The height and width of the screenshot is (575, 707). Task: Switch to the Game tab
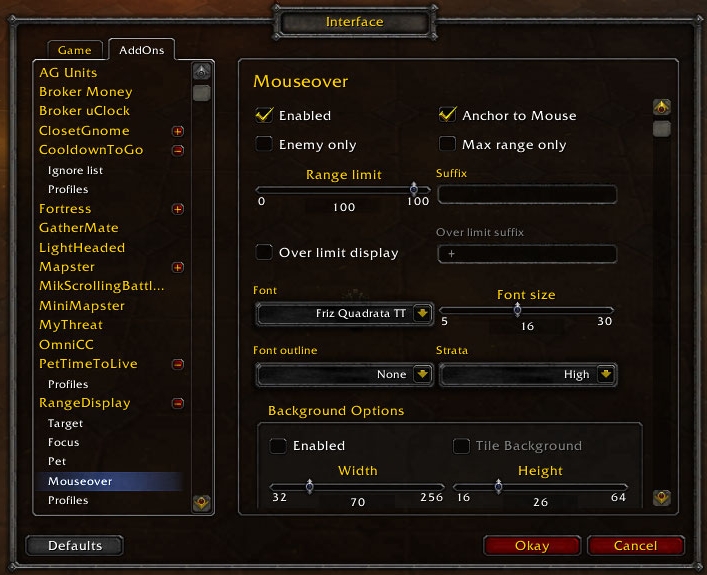pyautogui.click(x=74, y=50)
